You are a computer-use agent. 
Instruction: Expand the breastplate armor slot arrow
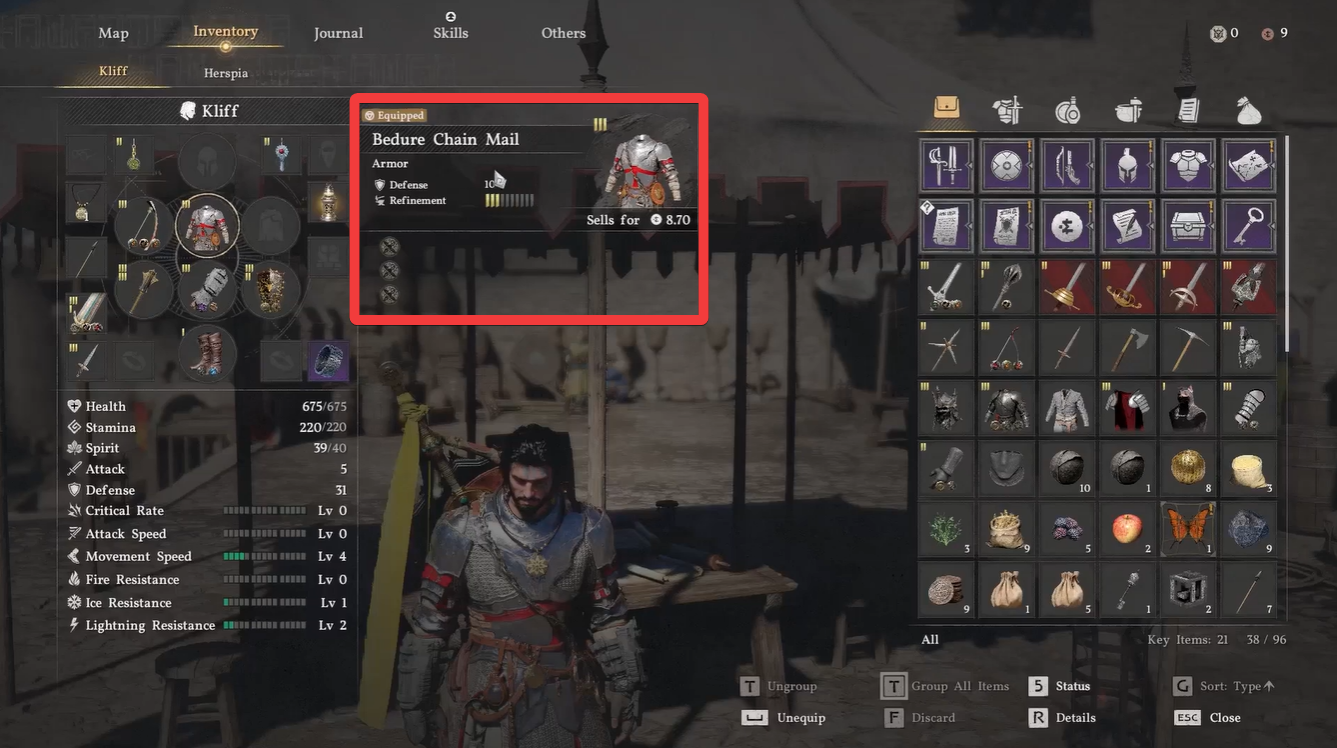(x=1213, y=167)
